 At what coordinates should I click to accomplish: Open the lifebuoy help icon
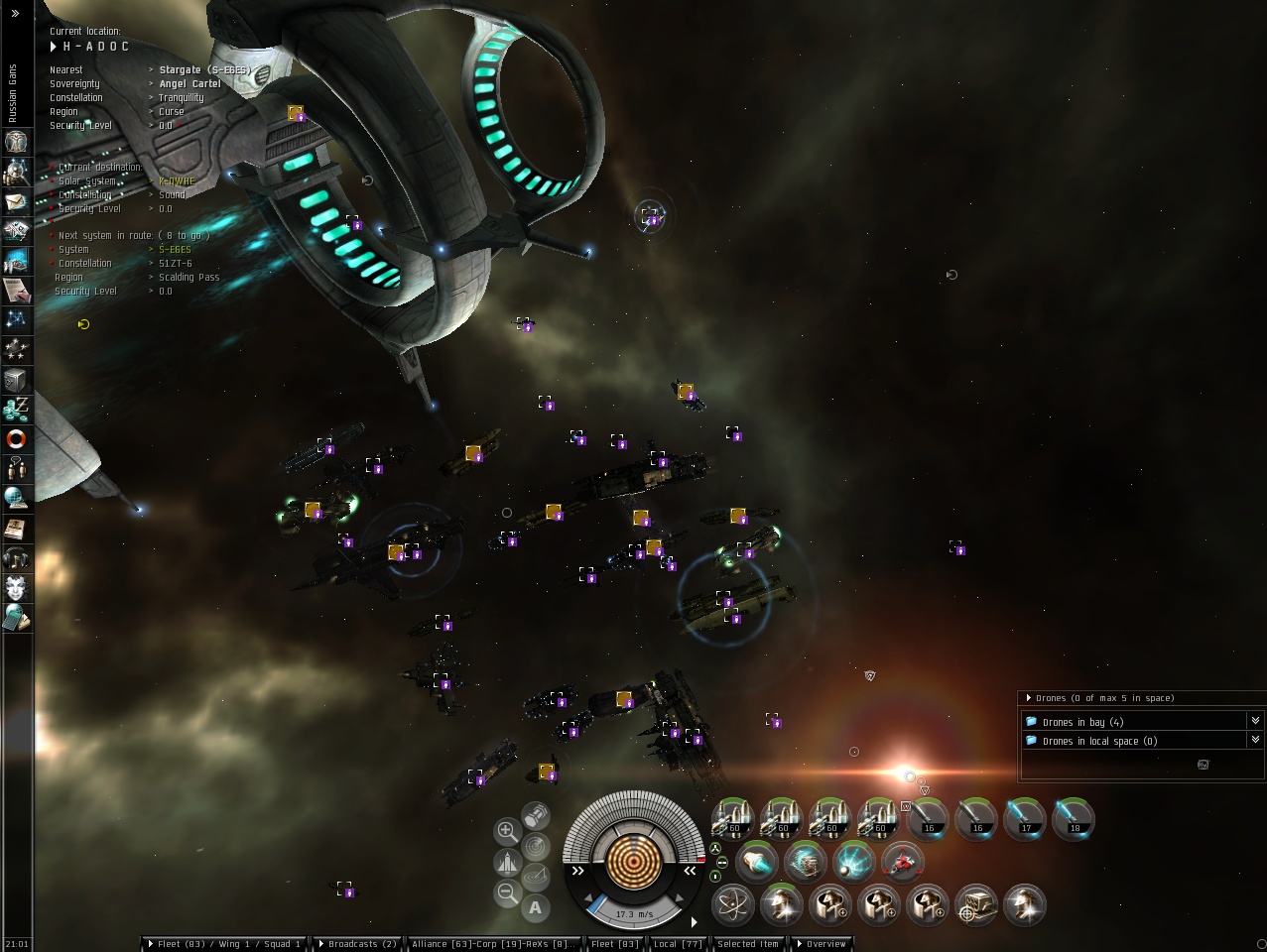coord(16,438)
